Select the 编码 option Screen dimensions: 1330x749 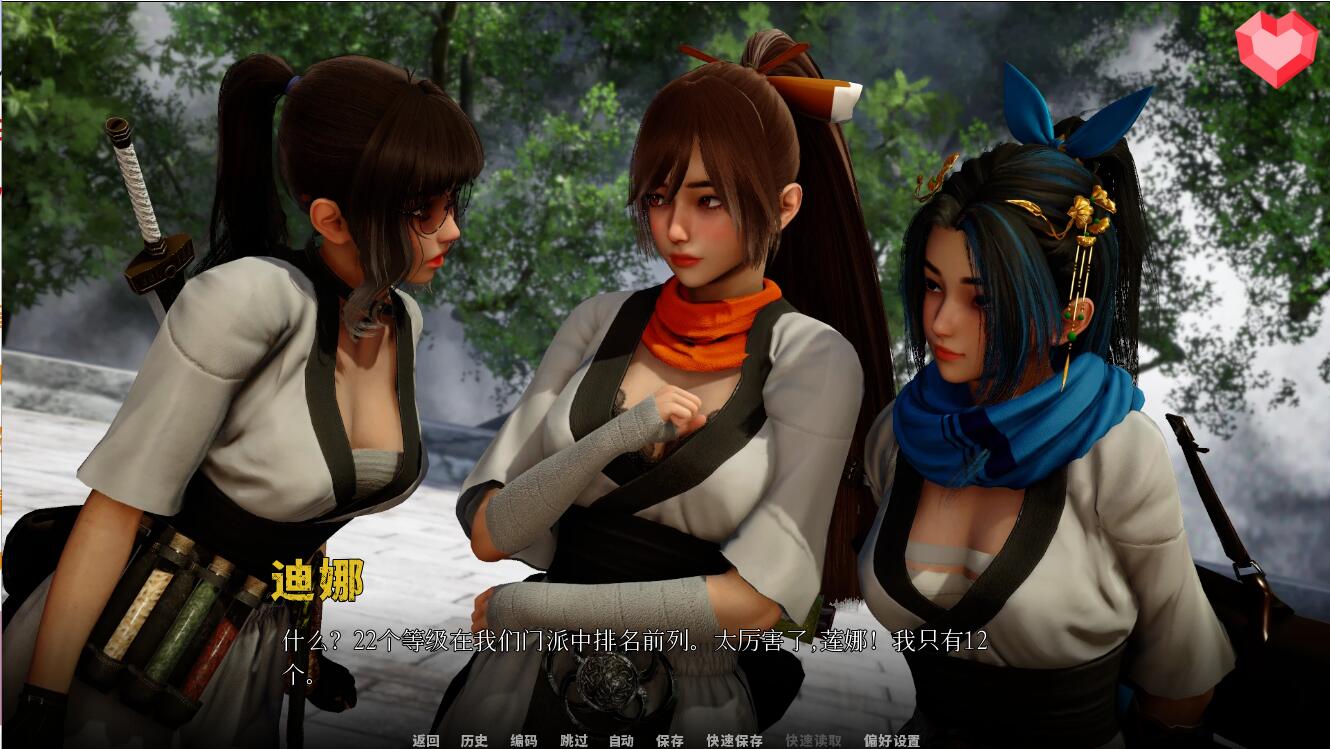coord(522,742)
